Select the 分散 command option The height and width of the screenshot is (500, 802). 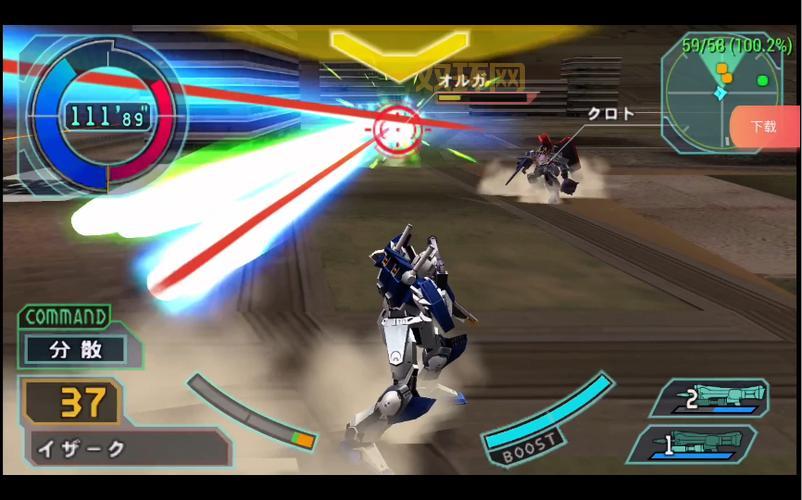pos(76,350)
